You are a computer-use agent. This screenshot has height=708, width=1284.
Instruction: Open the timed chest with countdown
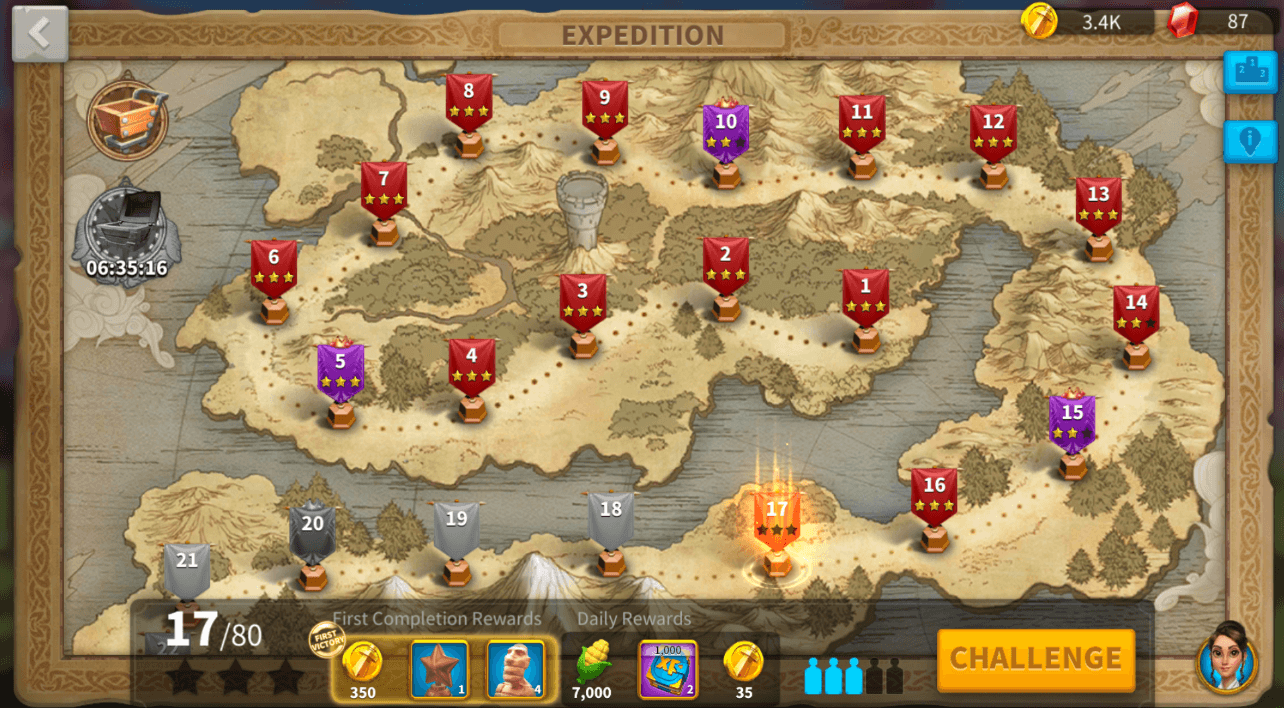pos(126,232)
